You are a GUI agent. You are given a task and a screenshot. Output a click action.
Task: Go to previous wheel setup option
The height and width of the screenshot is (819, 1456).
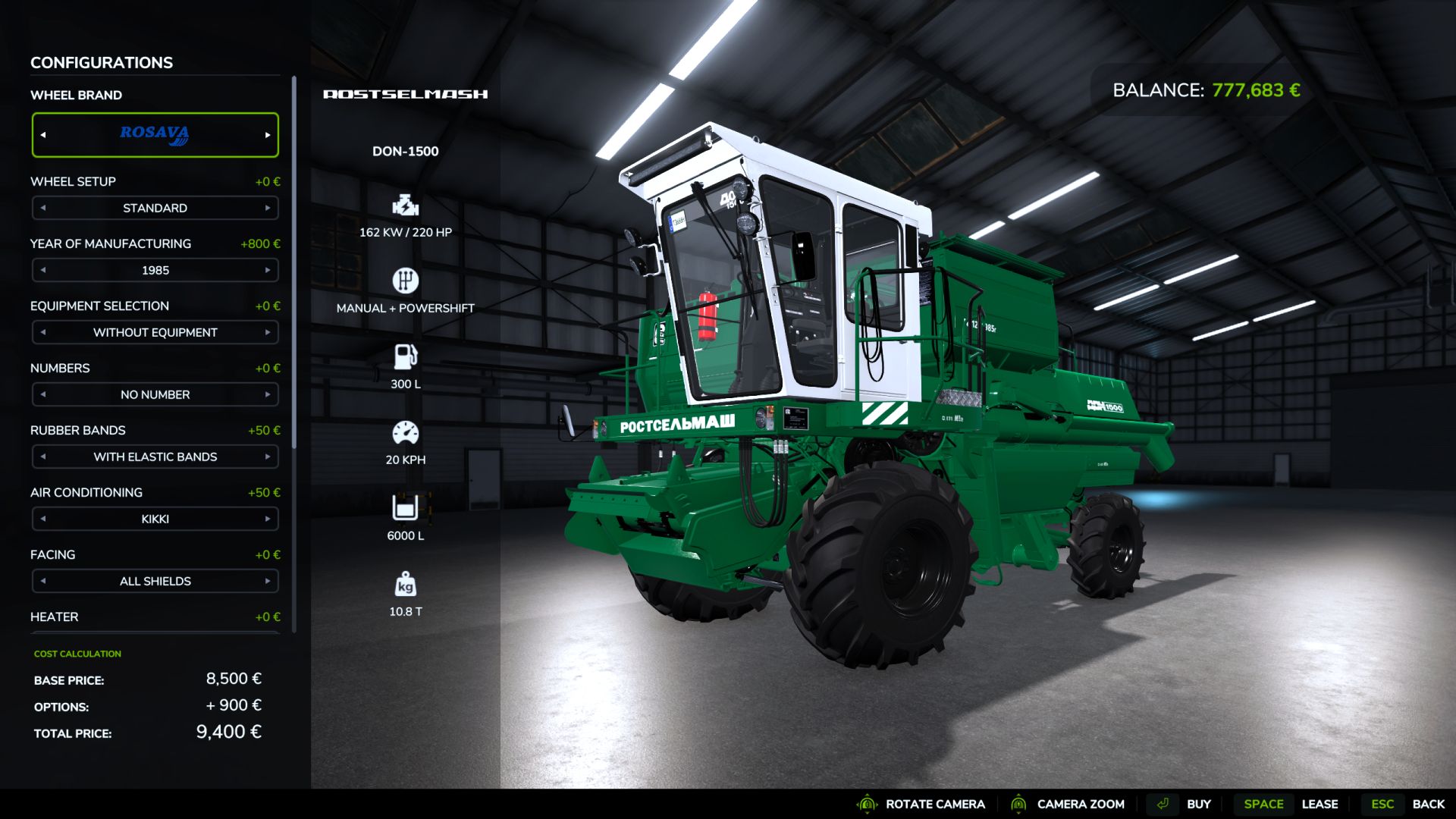point(43,208)
